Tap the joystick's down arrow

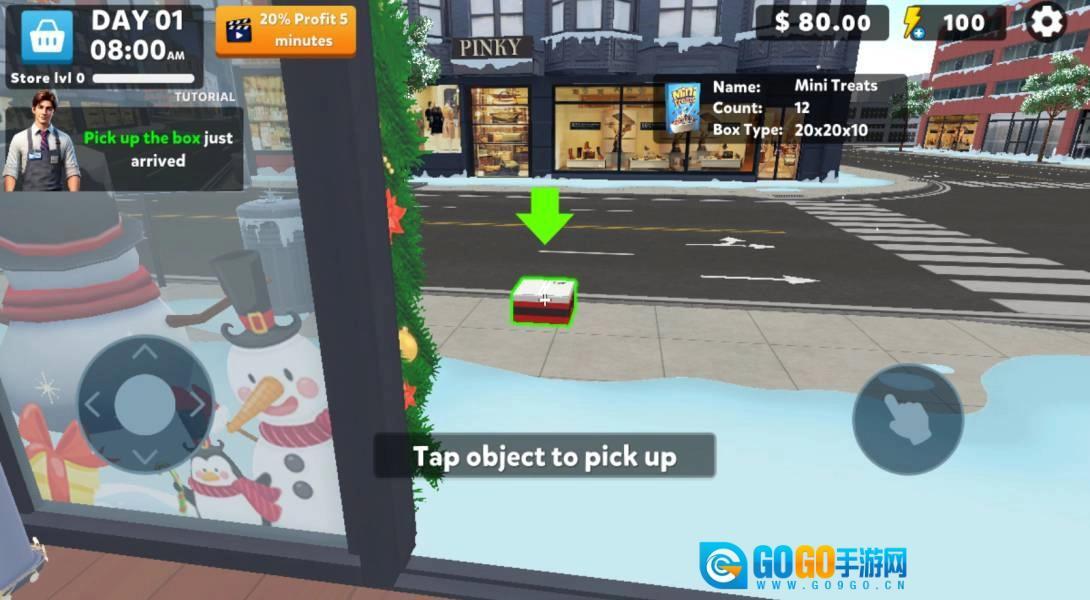(x=145, y=456)
